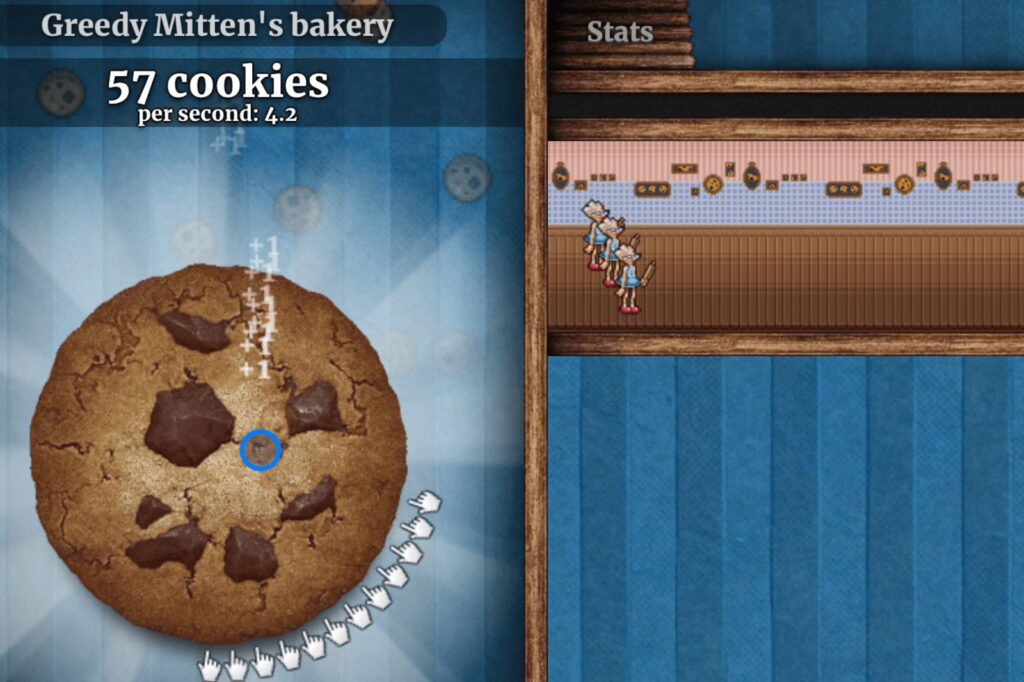Open the Stats panel

(x=620, y=33)
